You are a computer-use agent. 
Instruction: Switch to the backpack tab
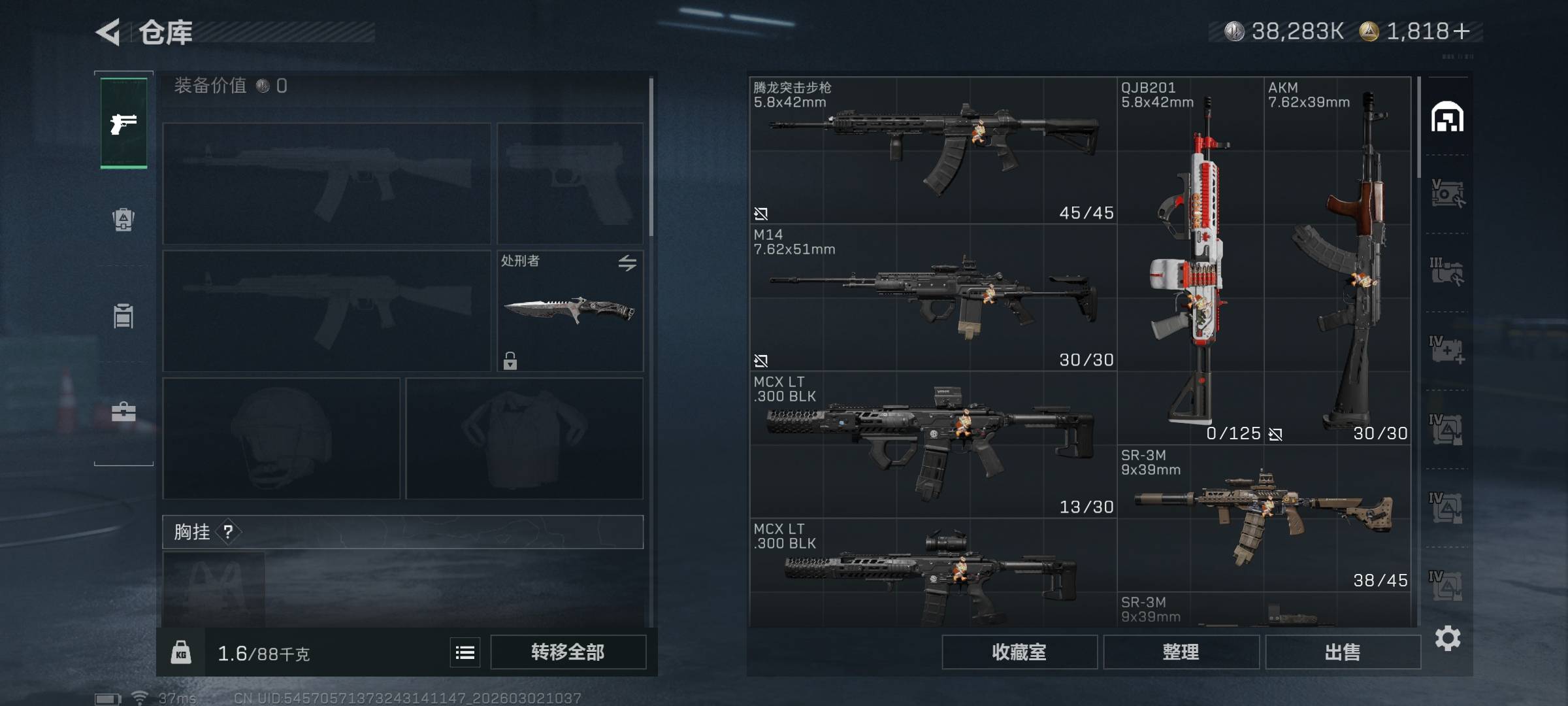click(x=123, y=219)
